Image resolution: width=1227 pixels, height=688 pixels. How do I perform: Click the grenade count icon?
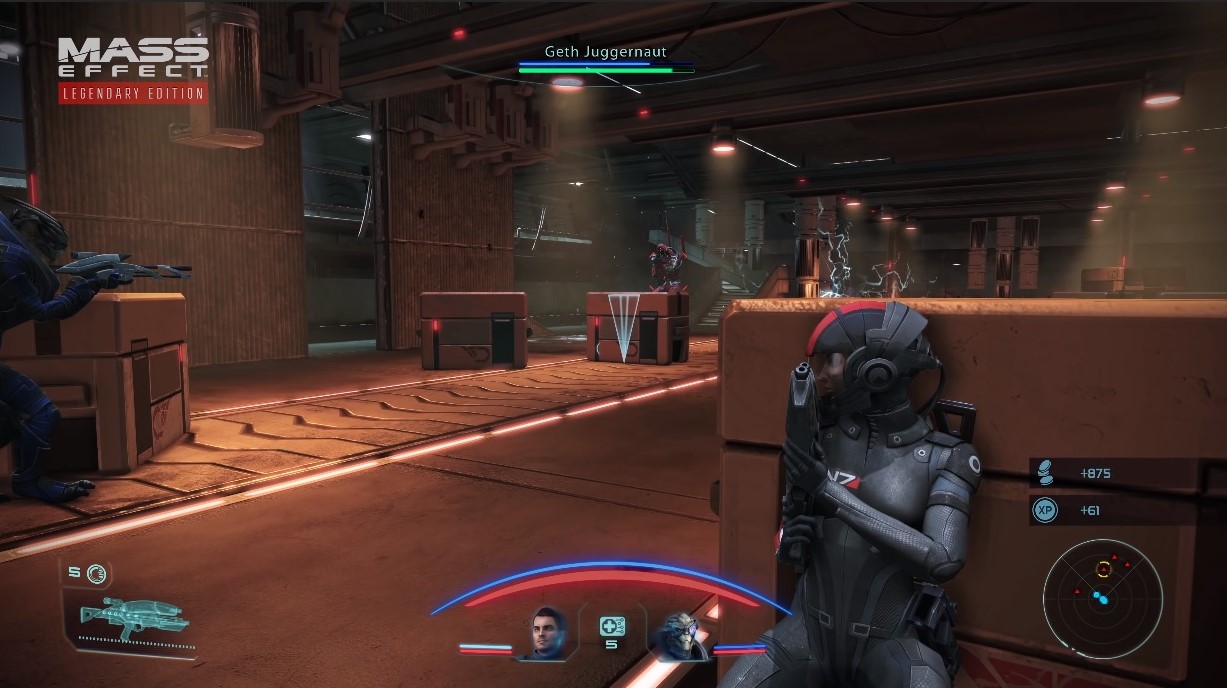tap(96, 573)
